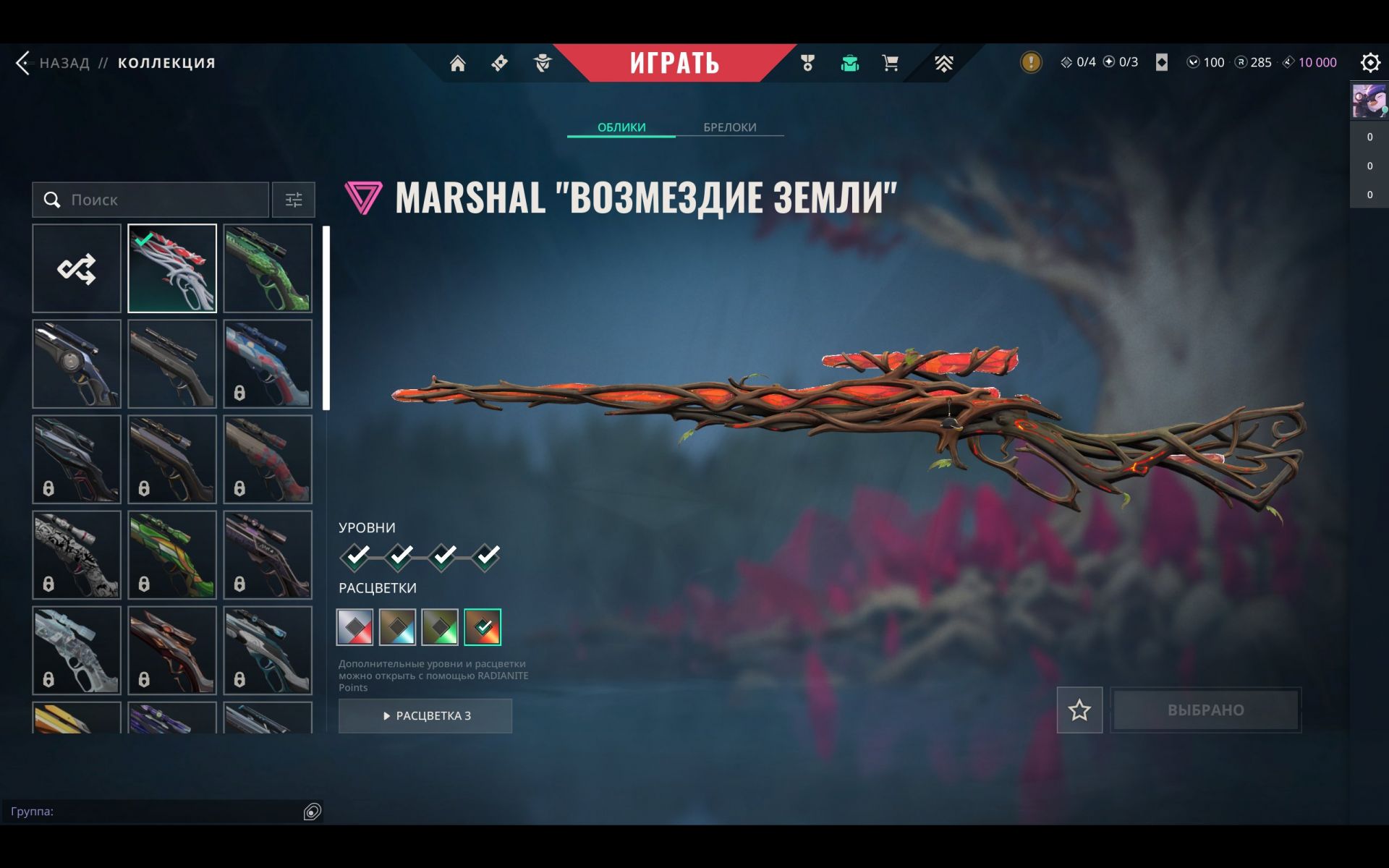Select the green Marshal skin thumbnail
The width and height of the screenshot is (1389, 868).
(268, 268)
